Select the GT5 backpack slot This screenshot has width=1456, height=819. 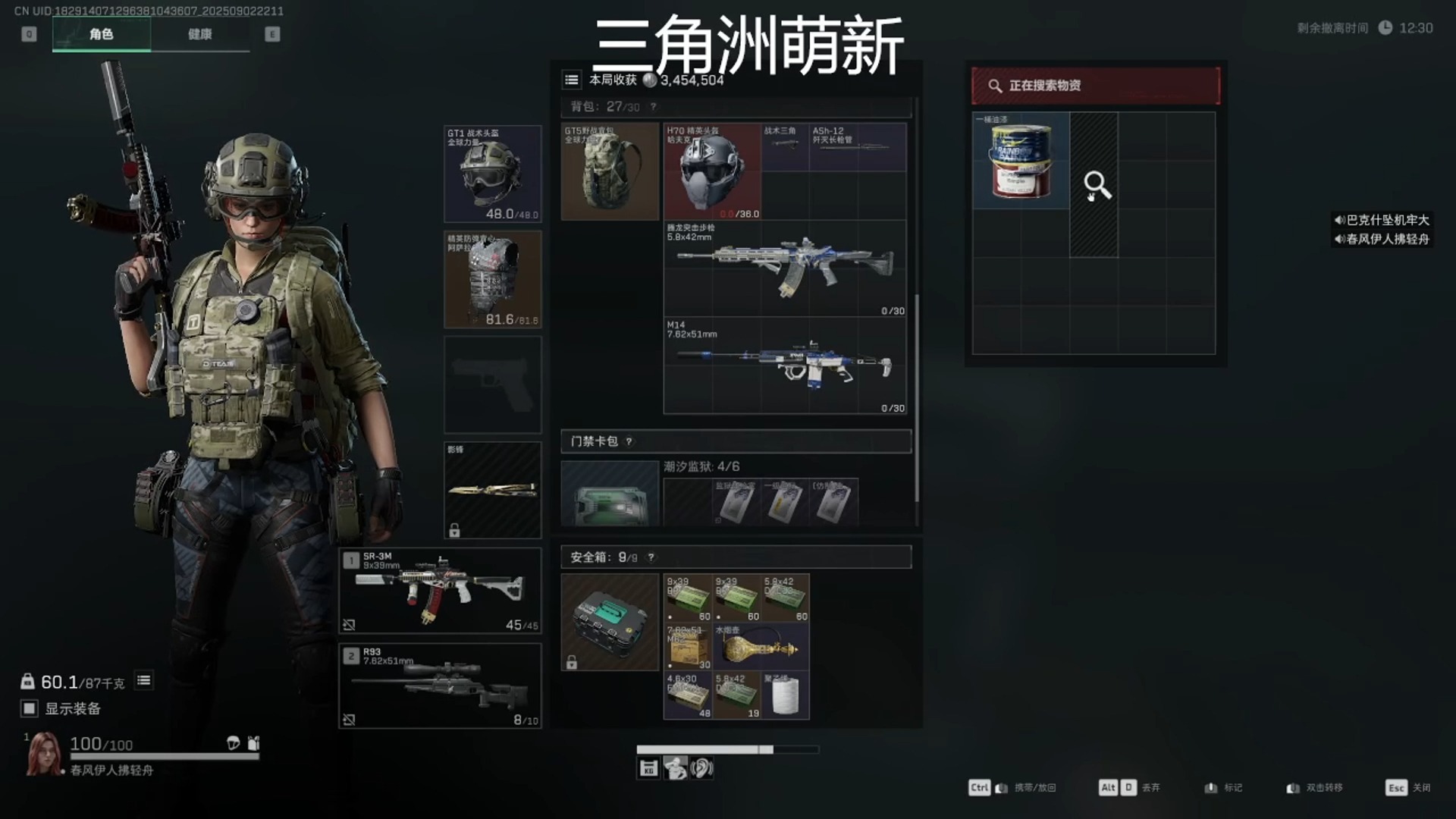[x=610, y=172]
